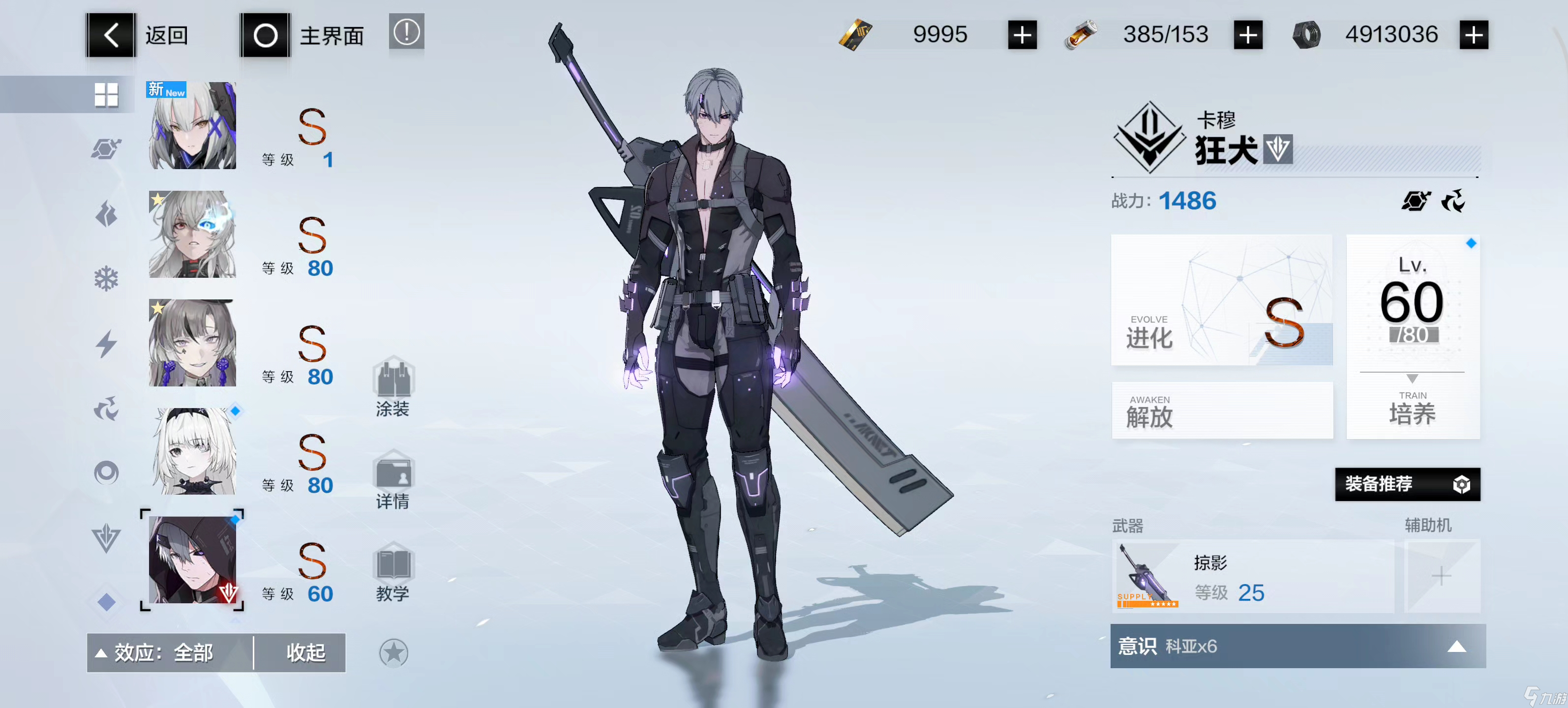Switch to the lightning element filter
Image resolution: width=1568 pixels, height=708 pixels.
pyautogui.click(x=106, y=344)
